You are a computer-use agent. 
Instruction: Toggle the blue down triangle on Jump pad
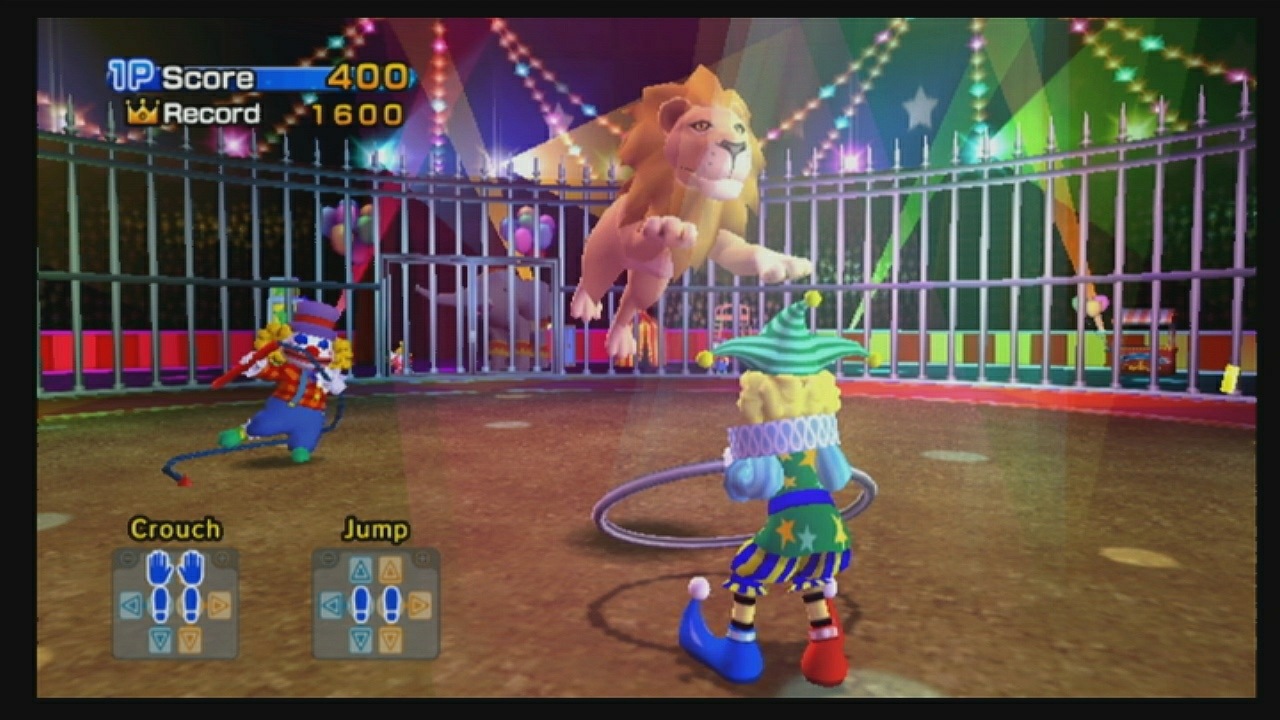pos(360,639)
